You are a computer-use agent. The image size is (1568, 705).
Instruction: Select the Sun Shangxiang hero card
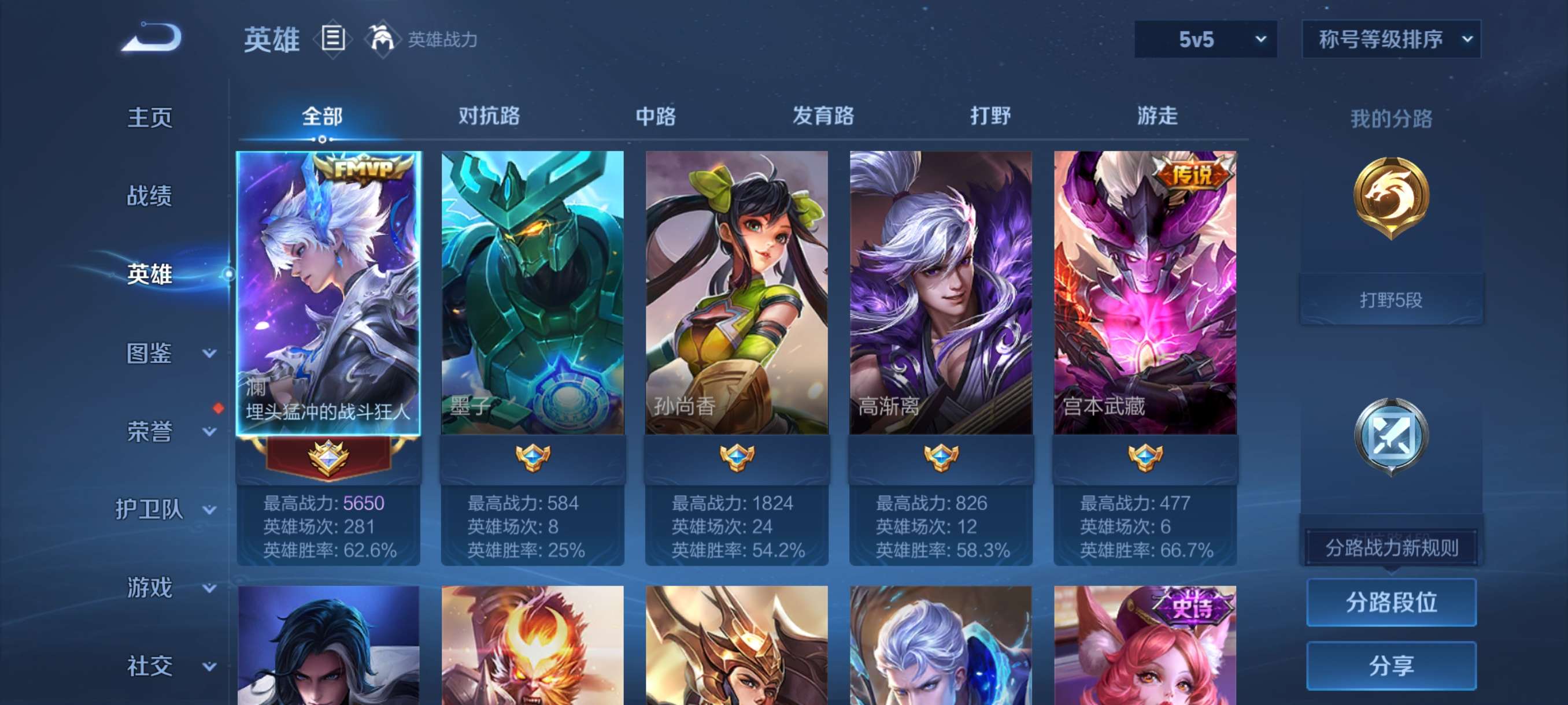pyautogui.click(x=736, y=292)
